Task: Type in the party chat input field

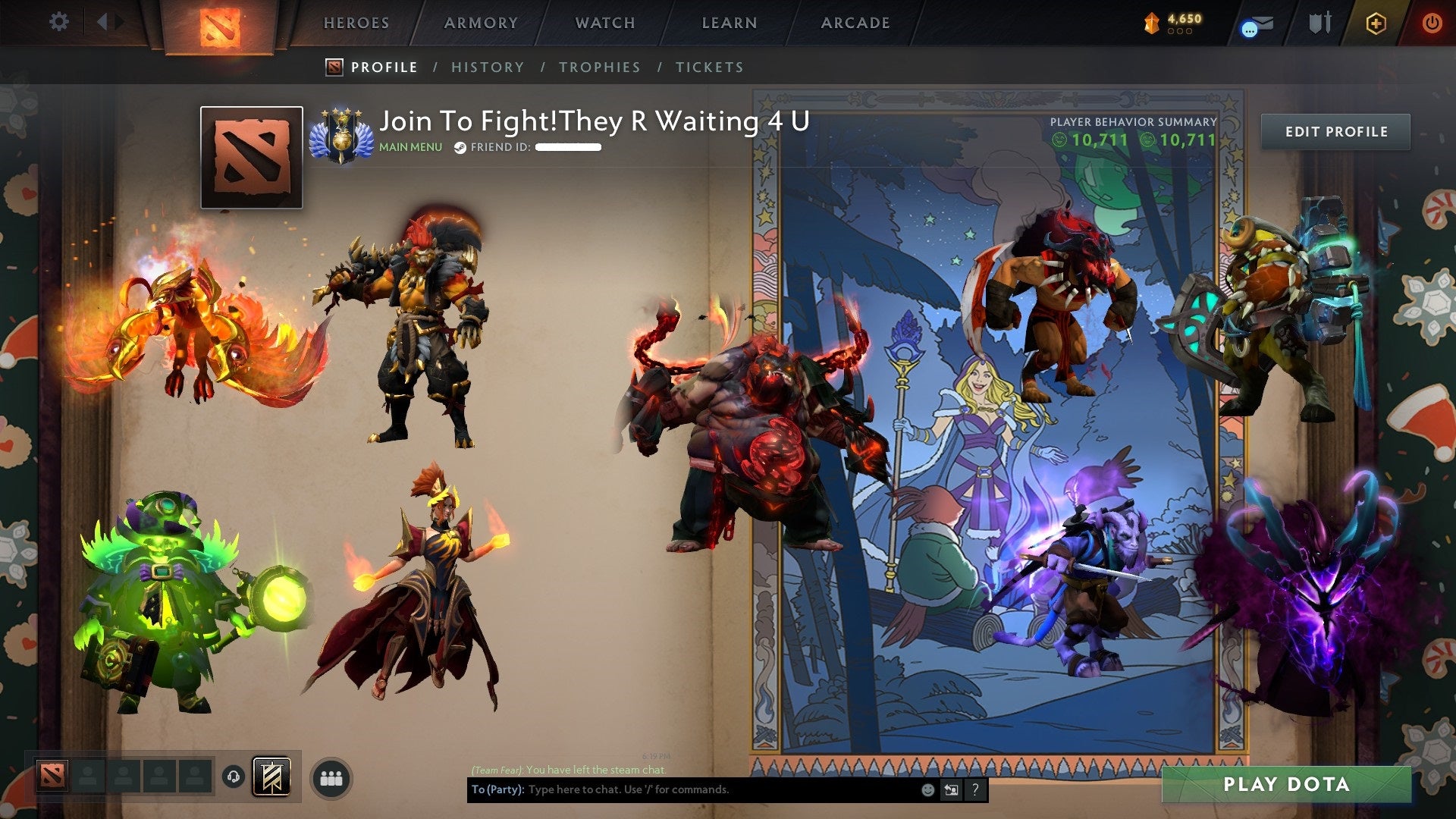Action: coord(682,789)
